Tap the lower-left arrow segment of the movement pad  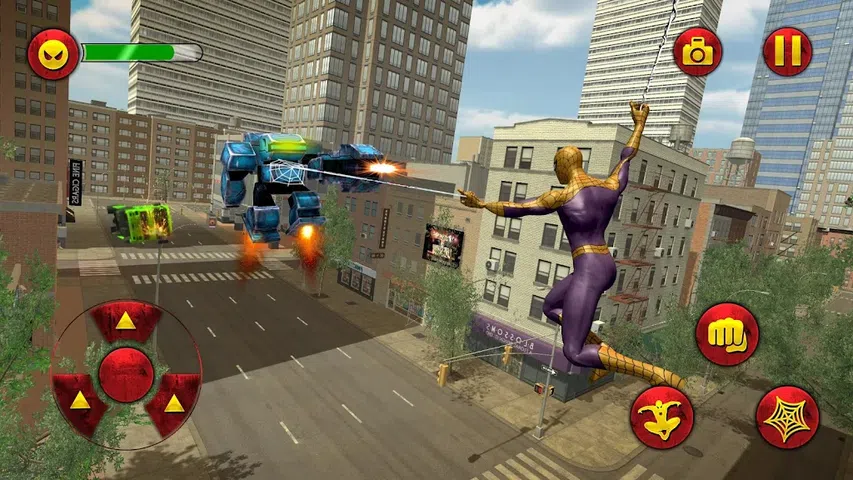pyautogui.click(x=79, y=401)
